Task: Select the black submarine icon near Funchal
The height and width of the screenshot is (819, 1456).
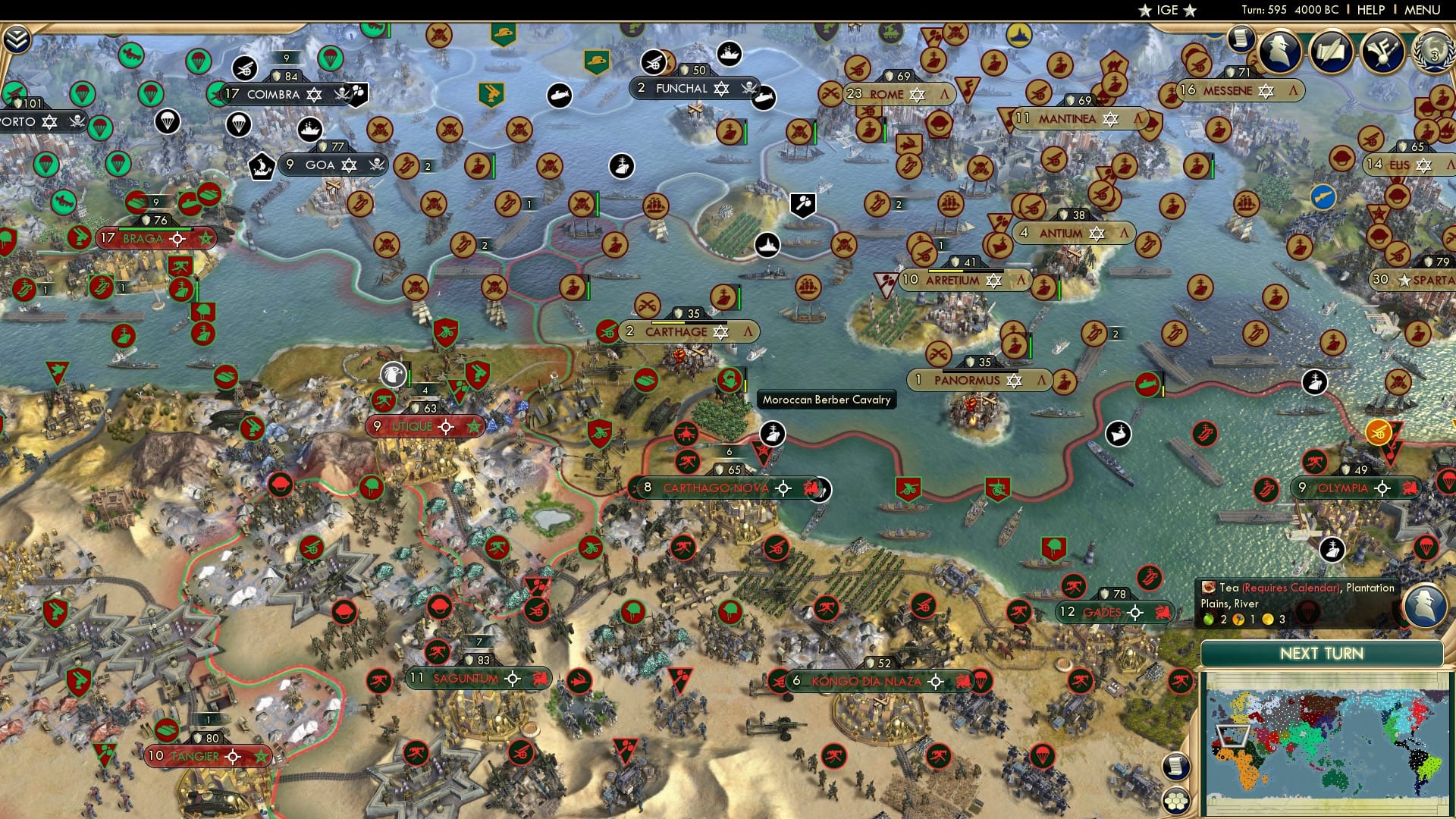Action: click(x=764, y=99)
